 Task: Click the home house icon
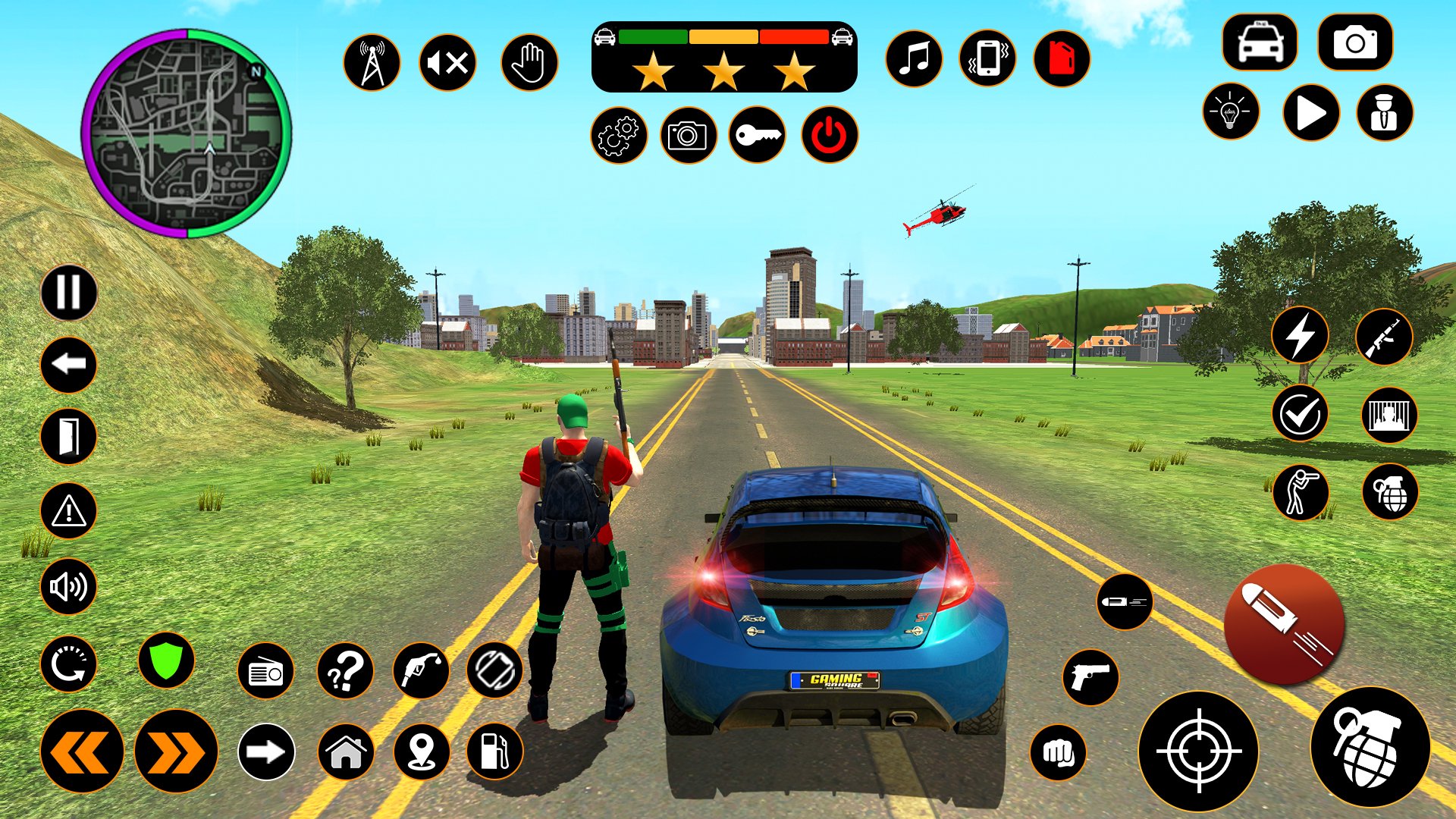tap(345, 752)
